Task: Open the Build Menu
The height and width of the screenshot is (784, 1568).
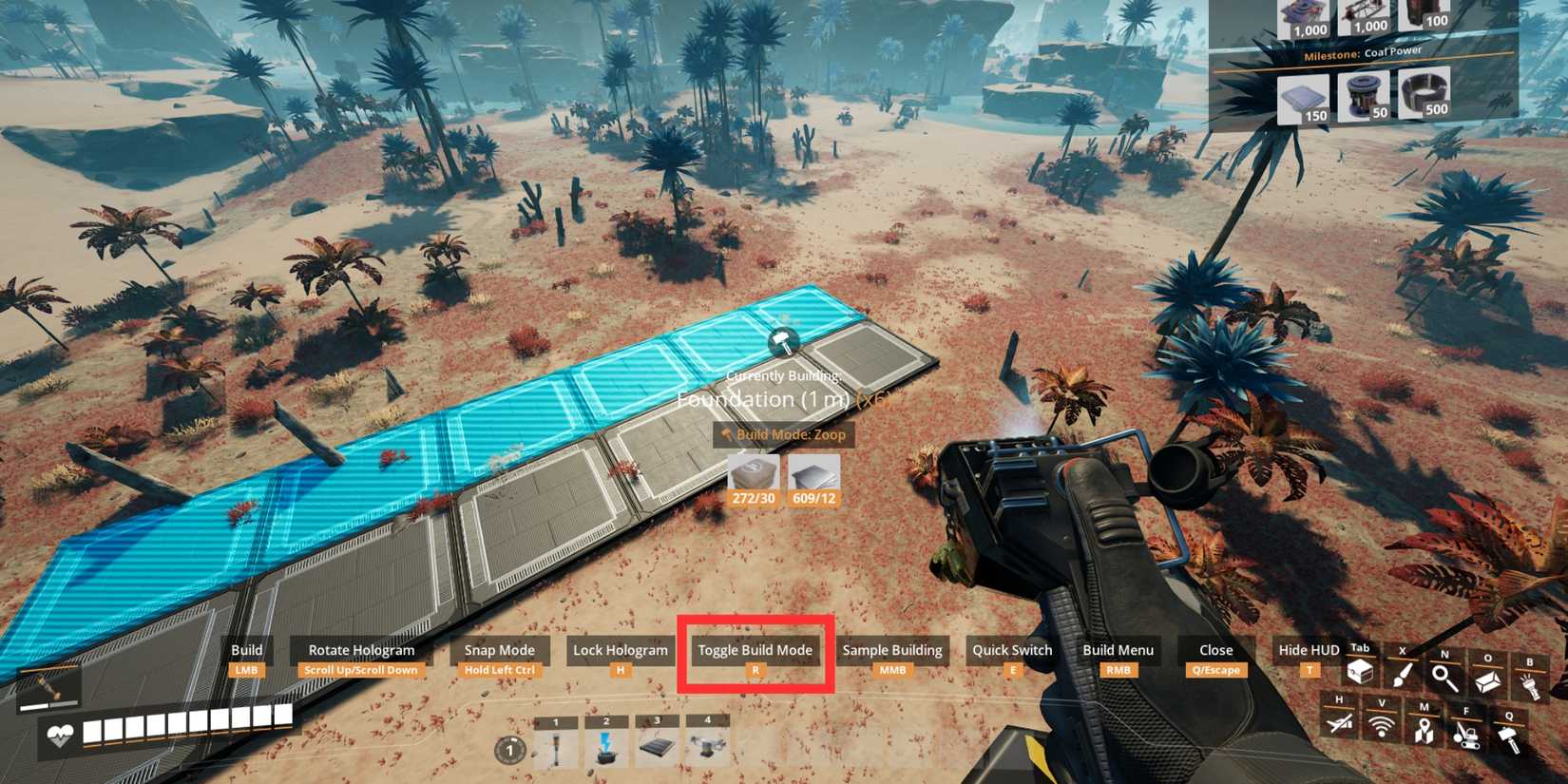Action: click(1118, 650)
